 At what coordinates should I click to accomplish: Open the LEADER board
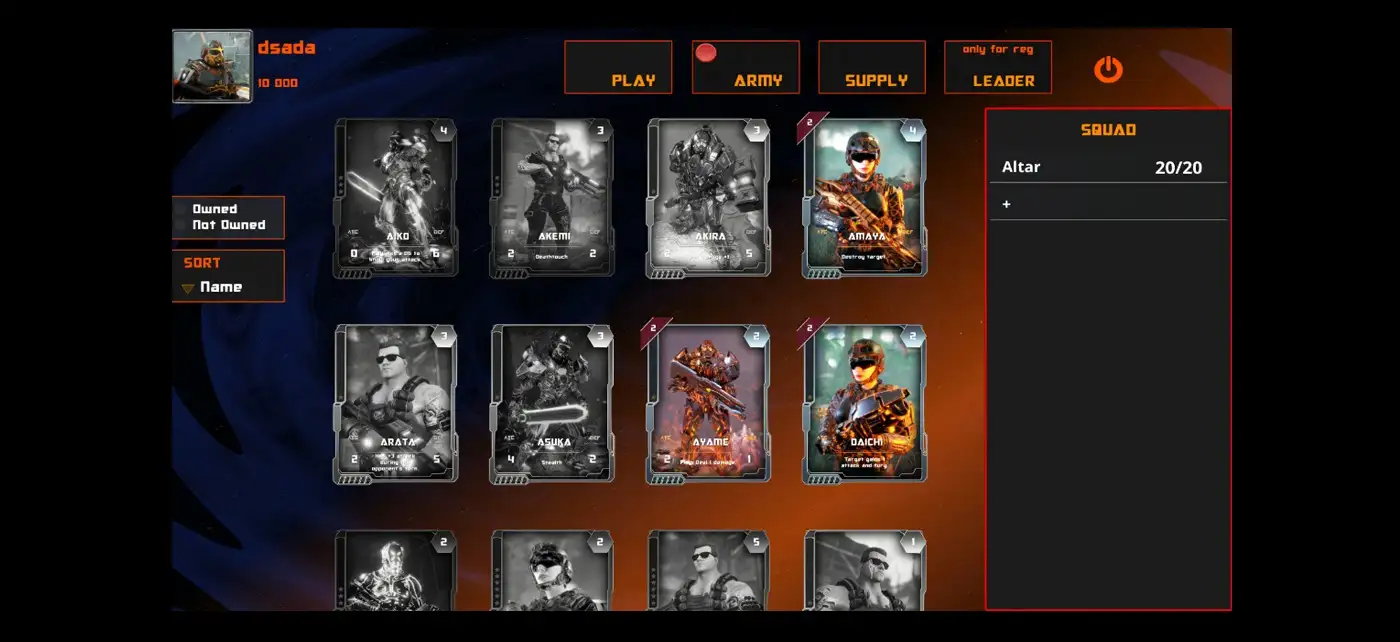tap(997, 67)
